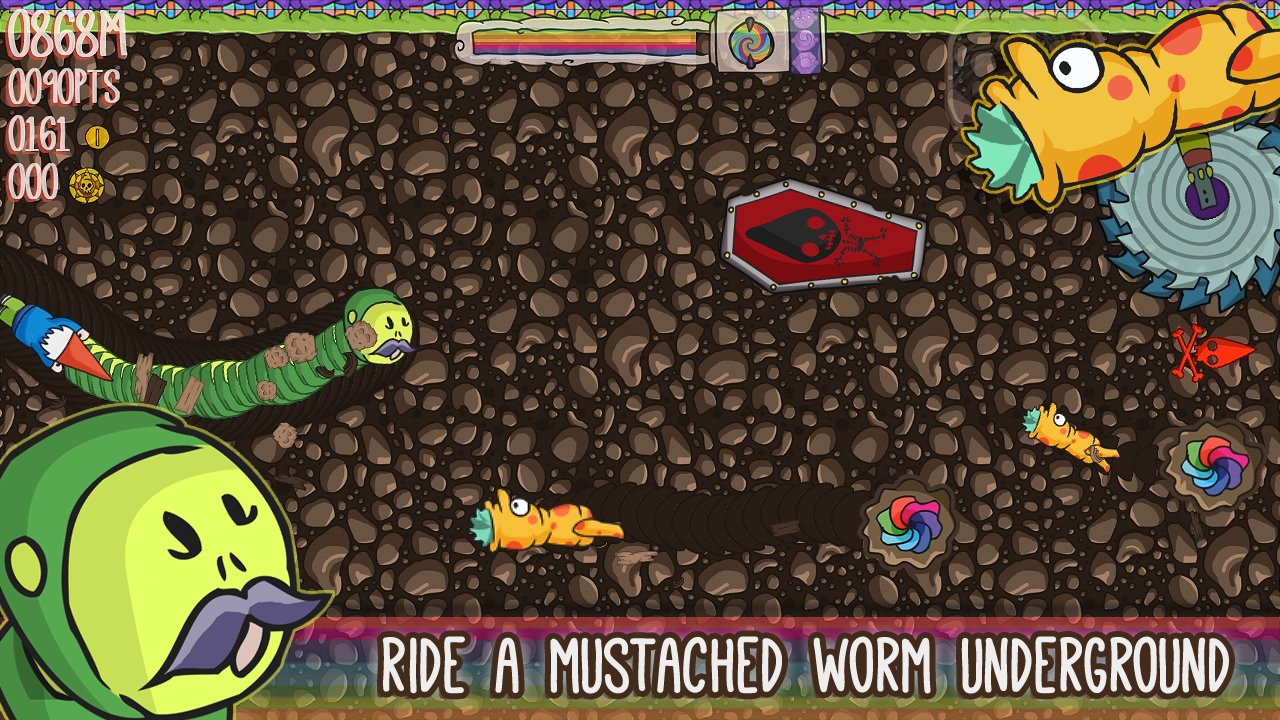Click the bottom purple gem ability icon
This screenshot has height=720, width=1280.
tap(805, 62)
